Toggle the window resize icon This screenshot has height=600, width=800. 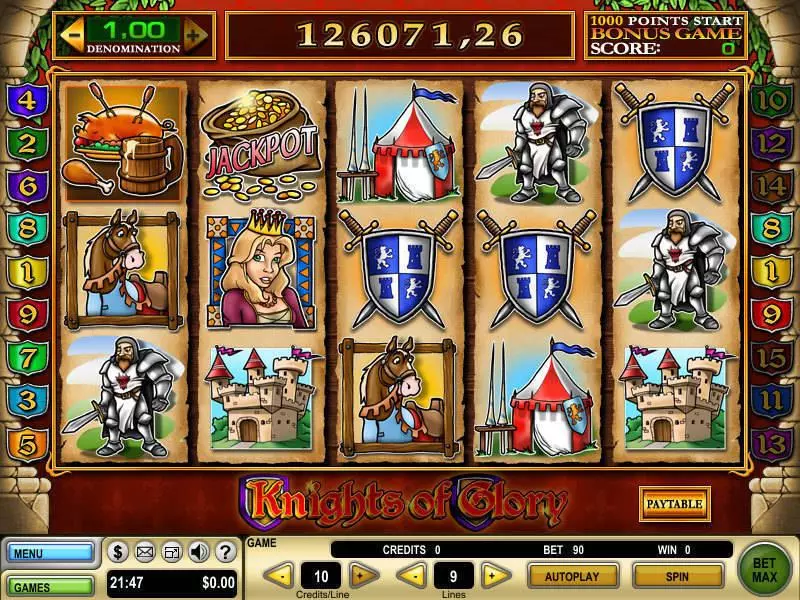(172, 551)
